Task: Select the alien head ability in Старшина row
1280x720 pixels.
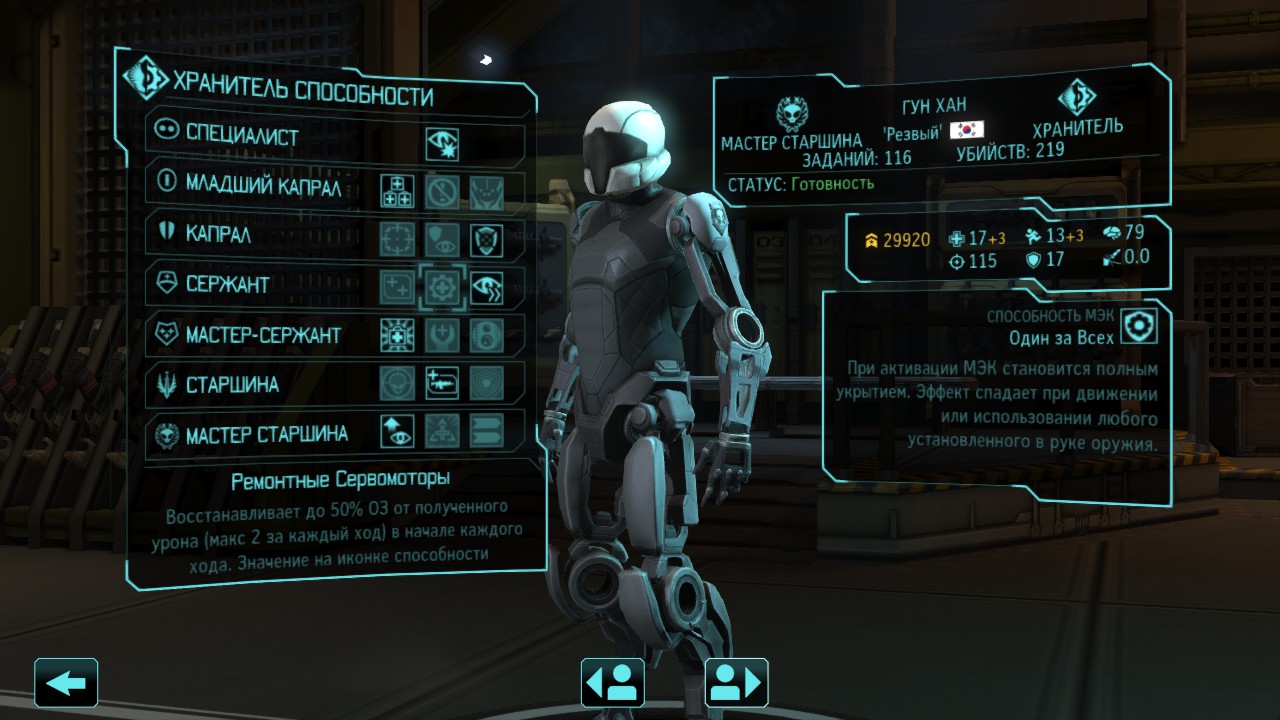Action: [397, 384]
